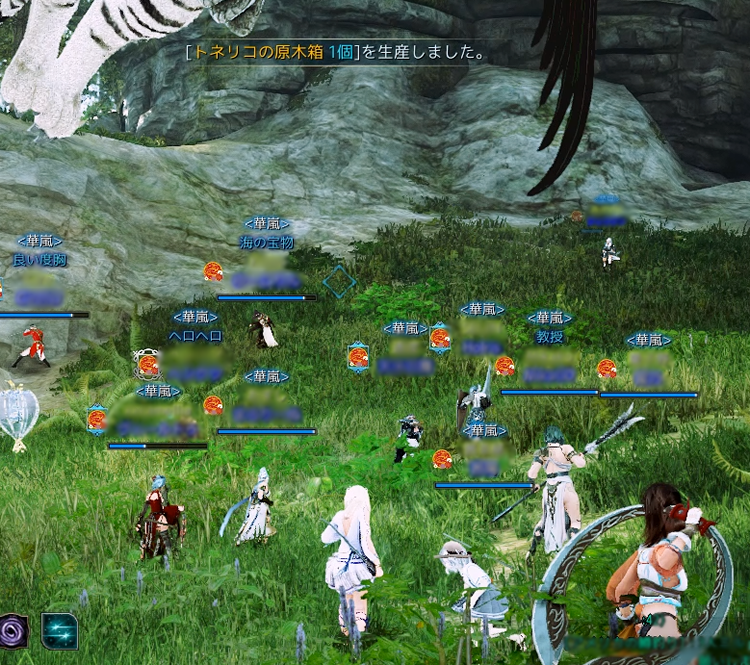Select the nameplate titled 良い度胸
This screenshot has height=665, width=750.
[39, 260]
